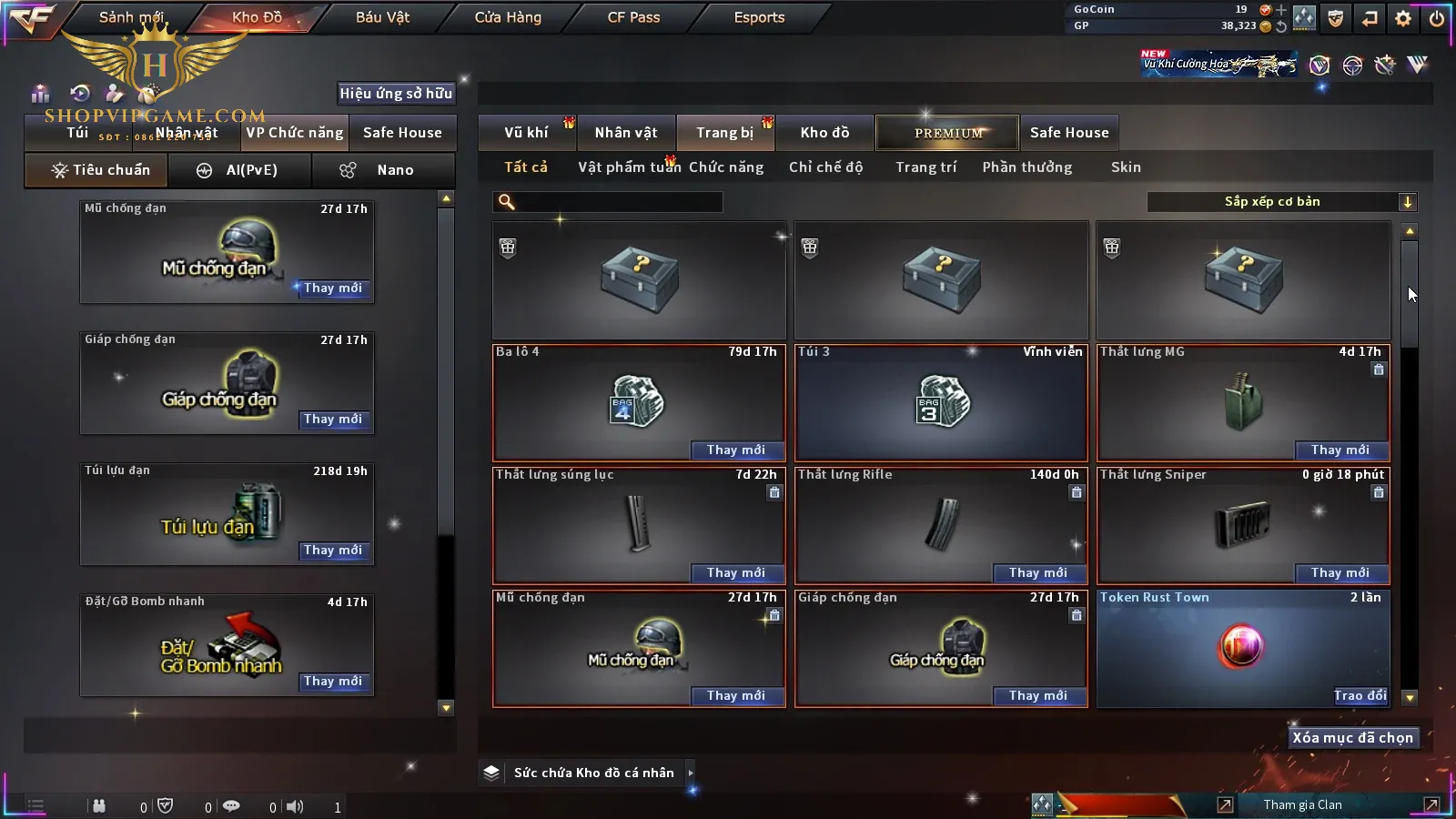Open the Cửa Hàng shop menu
1456x819 pixels.
508,17
